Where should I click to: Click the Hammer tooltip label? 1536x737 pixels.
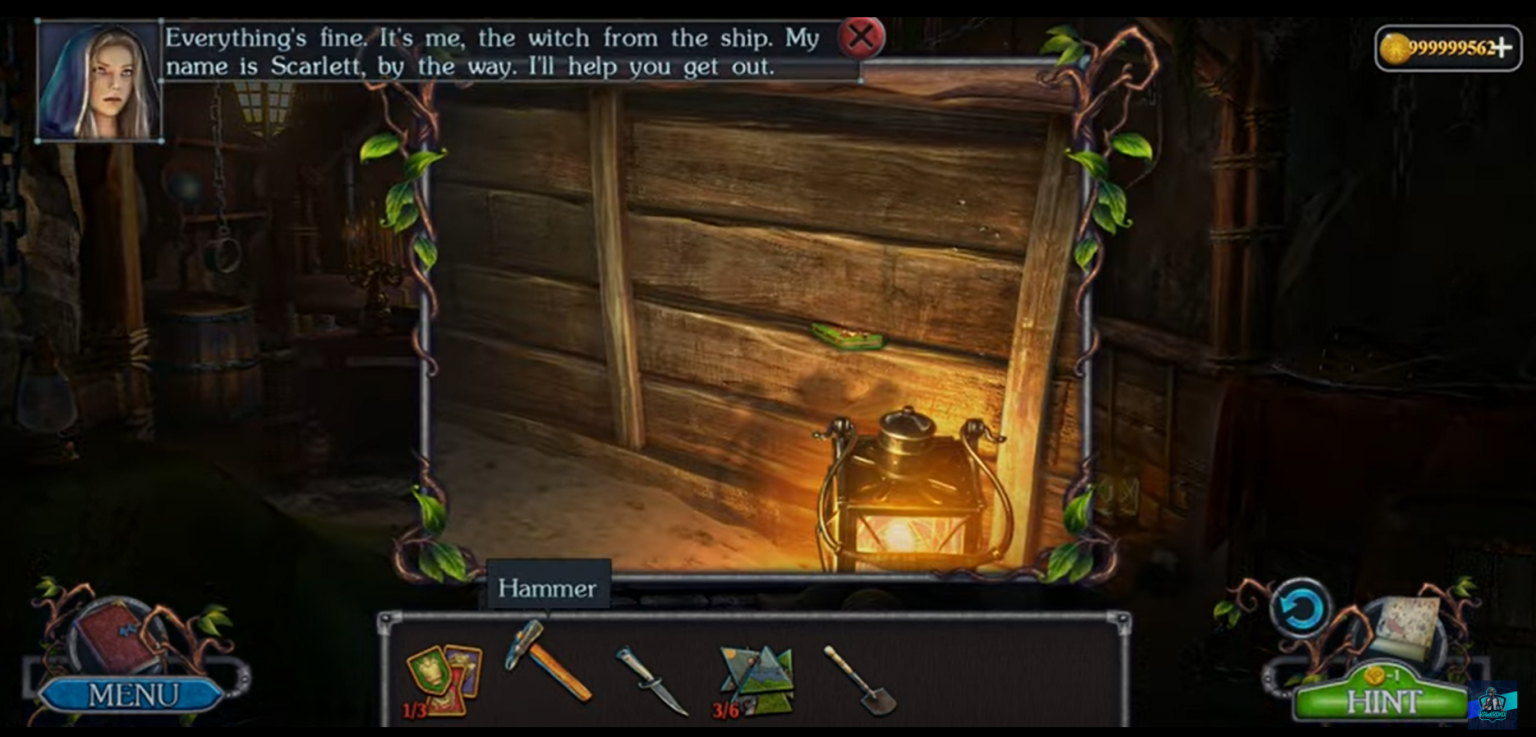coord(547,589)
